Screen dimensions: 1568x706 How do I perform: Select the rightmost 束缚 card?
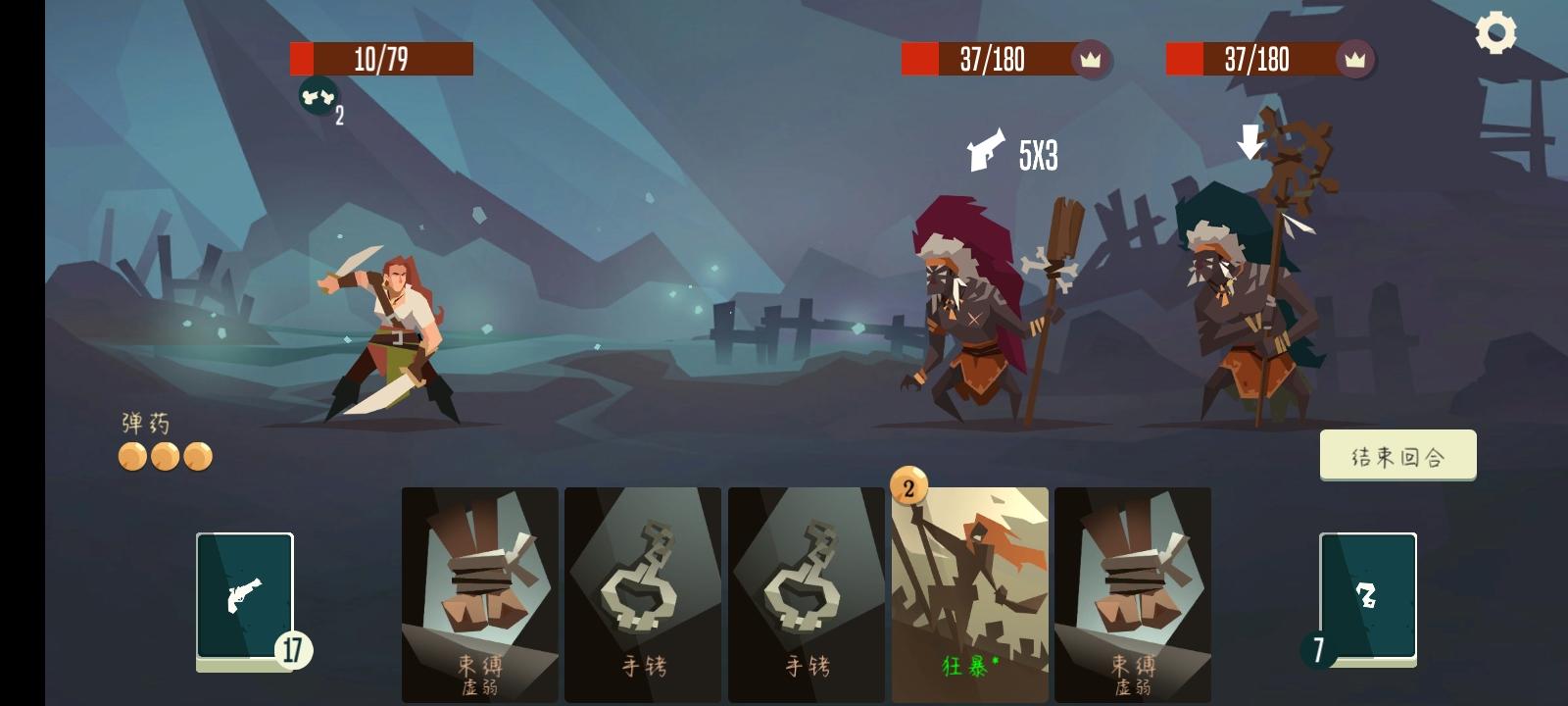pos(1133,588)
